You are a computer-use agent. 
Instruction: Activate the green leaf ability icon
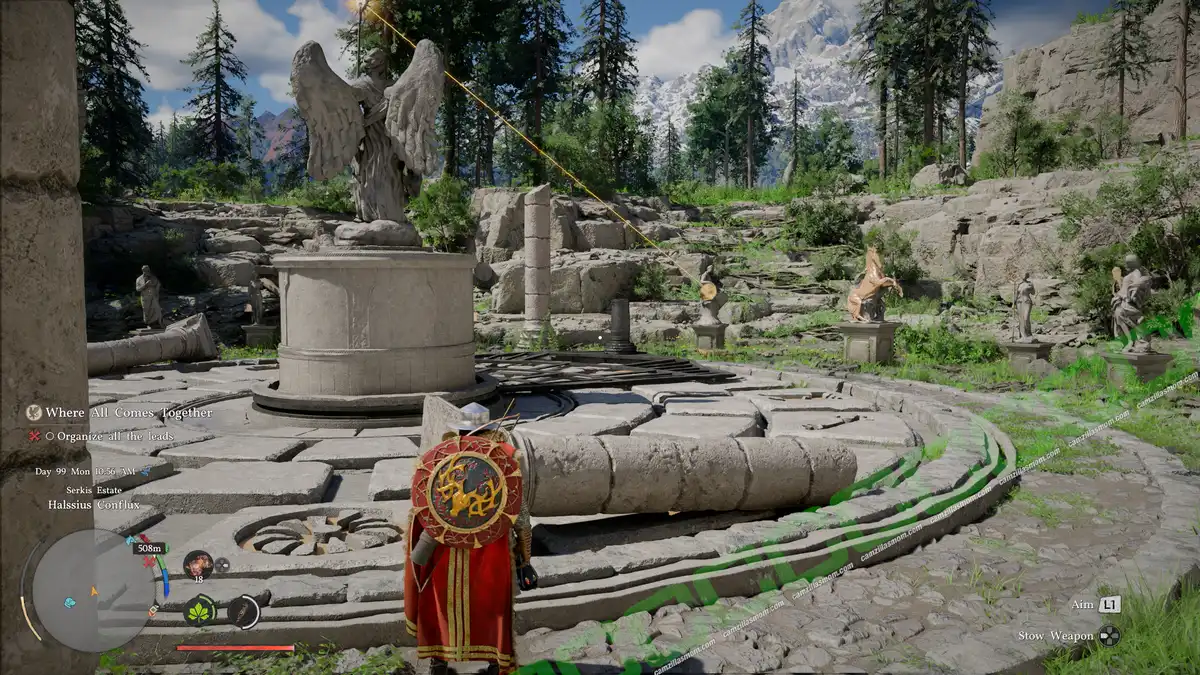coord(199,611)
